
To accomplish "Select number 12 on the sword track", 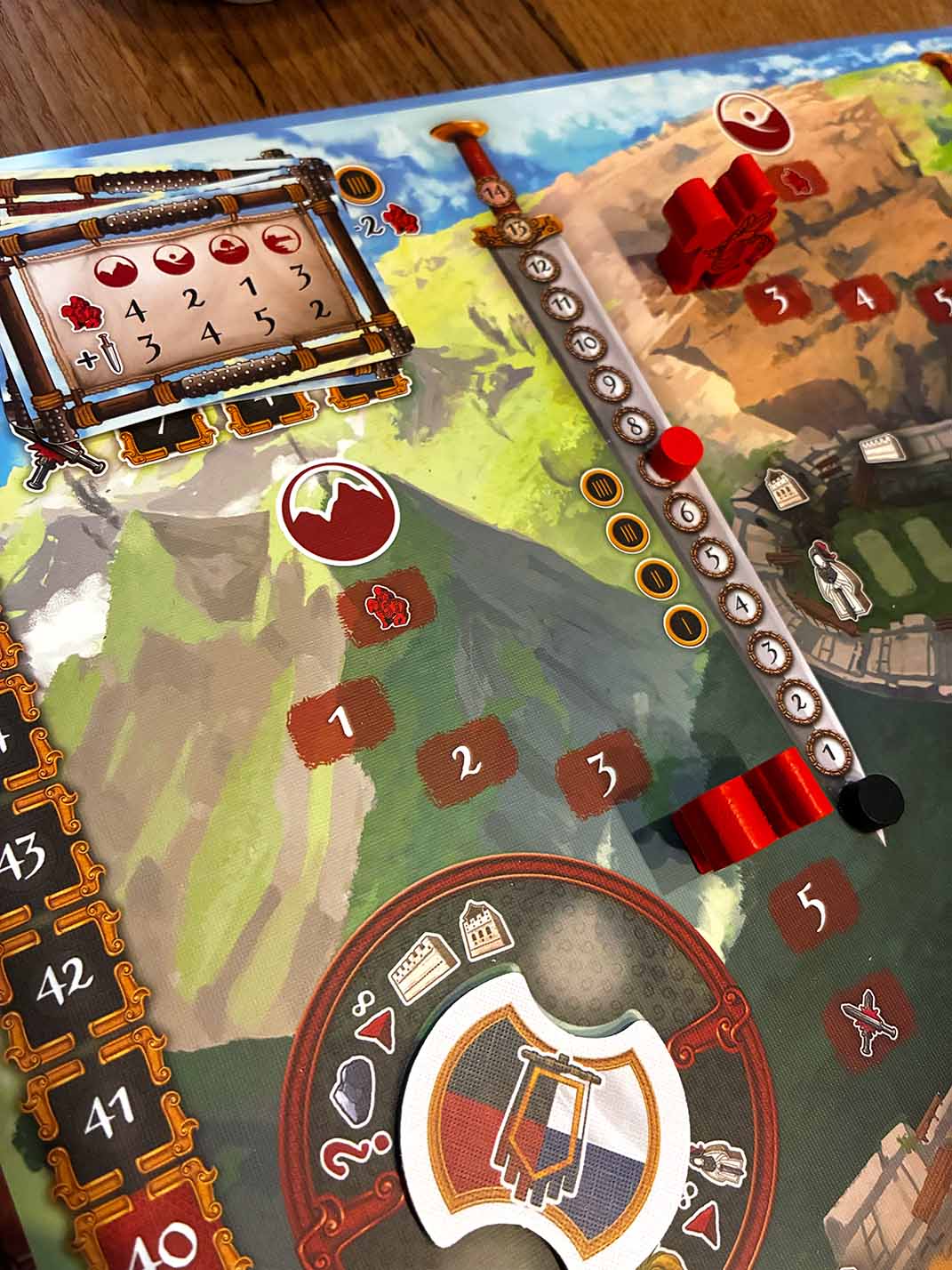I will 541,266.
